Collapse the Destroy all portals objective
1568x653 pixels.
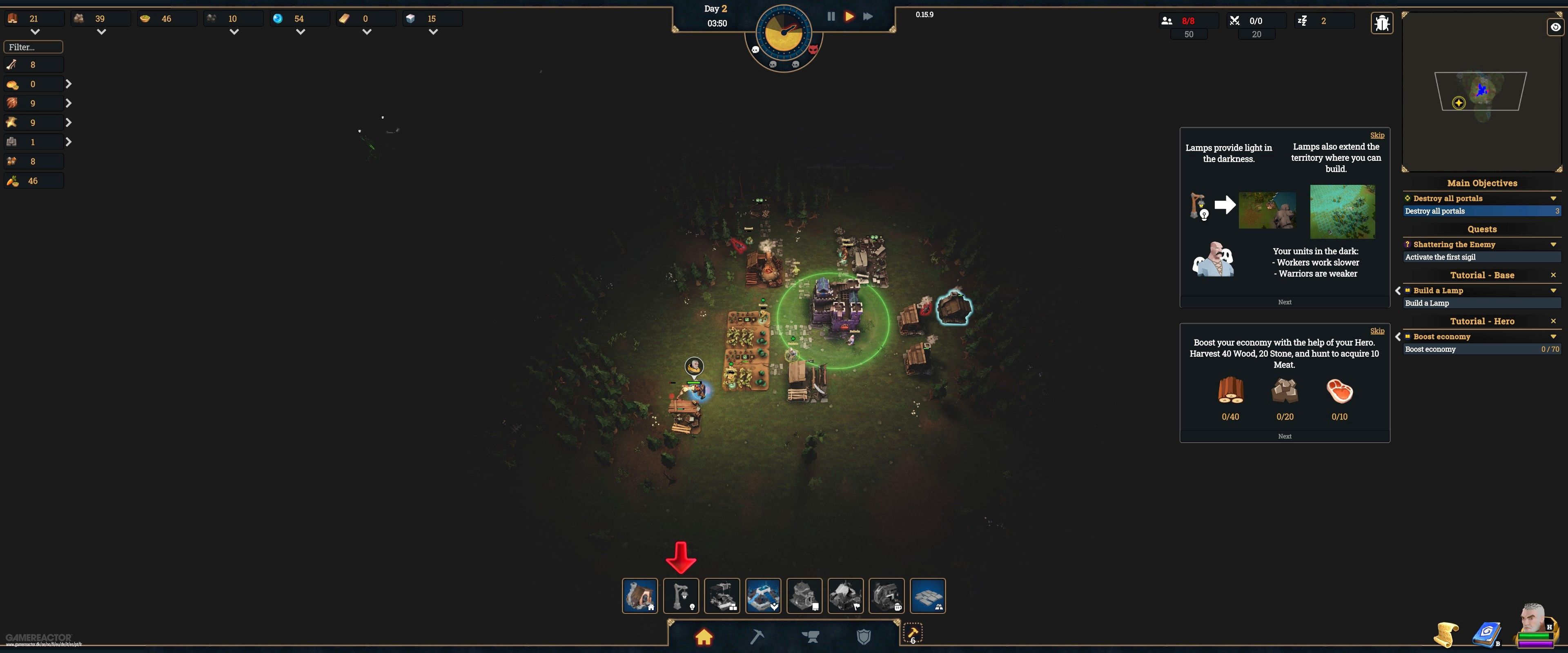pyautogui.click(x=1553, y=198)
